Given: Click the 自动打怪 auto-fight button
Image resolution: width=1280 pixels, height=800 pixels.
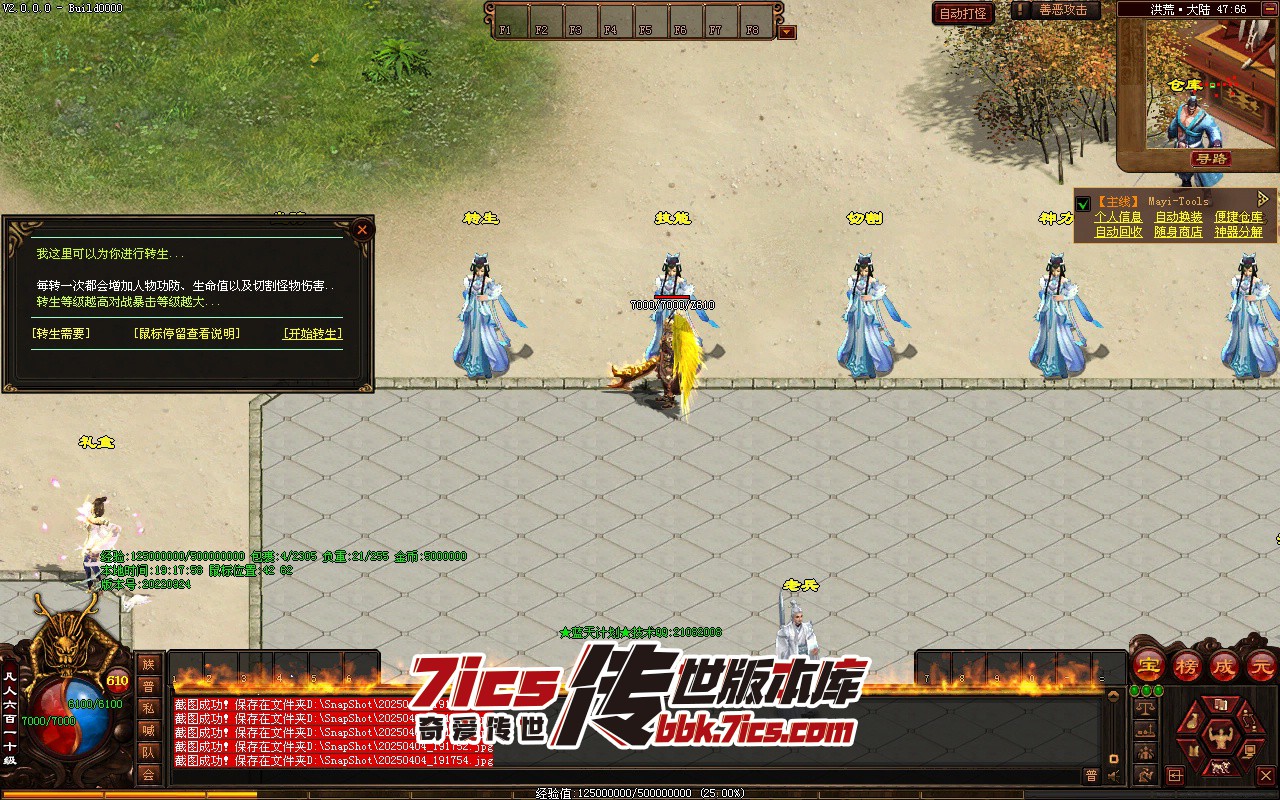Looking at the screenshot, I should (963, 13).
